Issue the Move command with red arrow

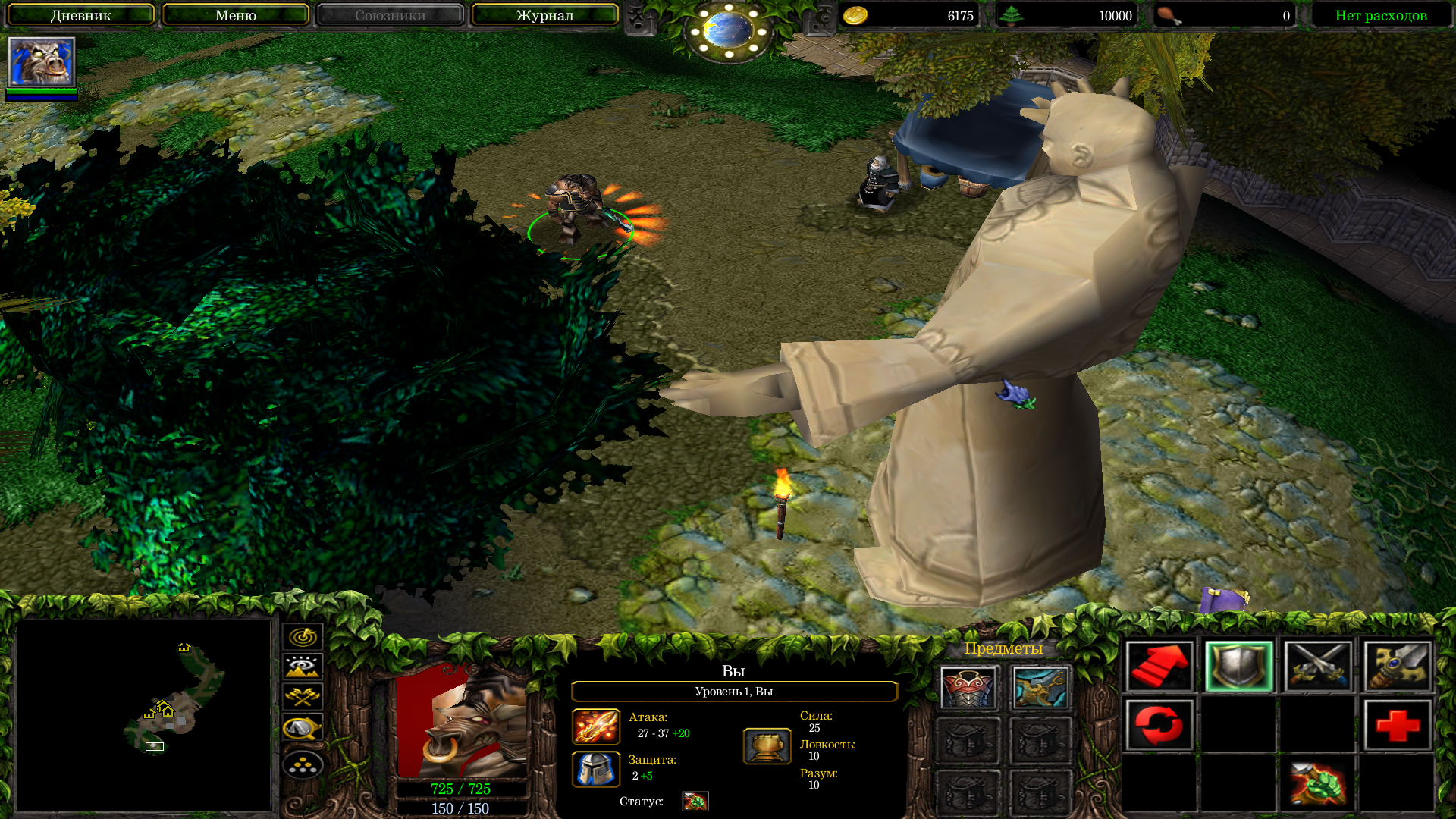pos(1159,667)
